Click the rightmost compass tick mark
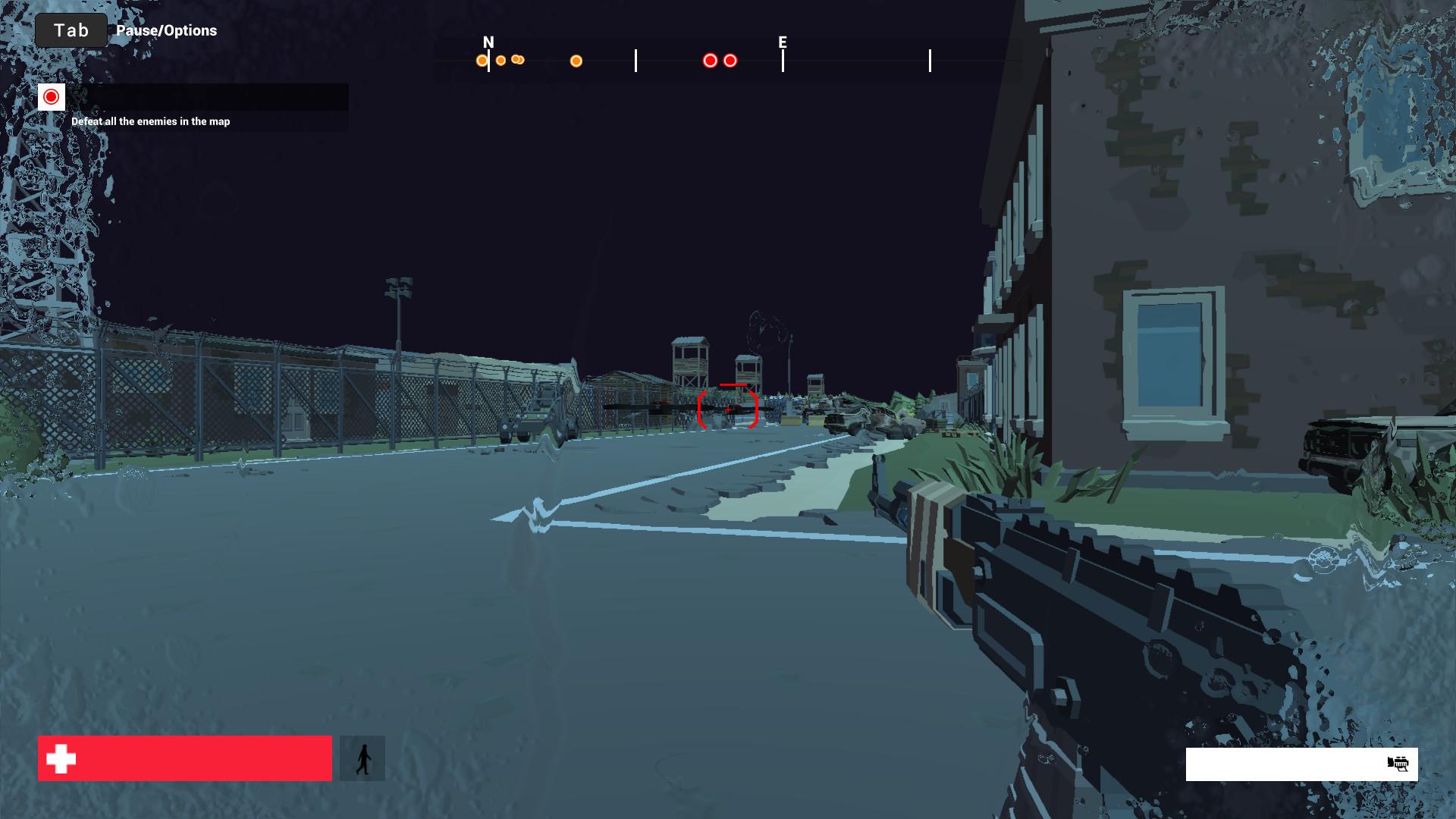 pos(930,59)
